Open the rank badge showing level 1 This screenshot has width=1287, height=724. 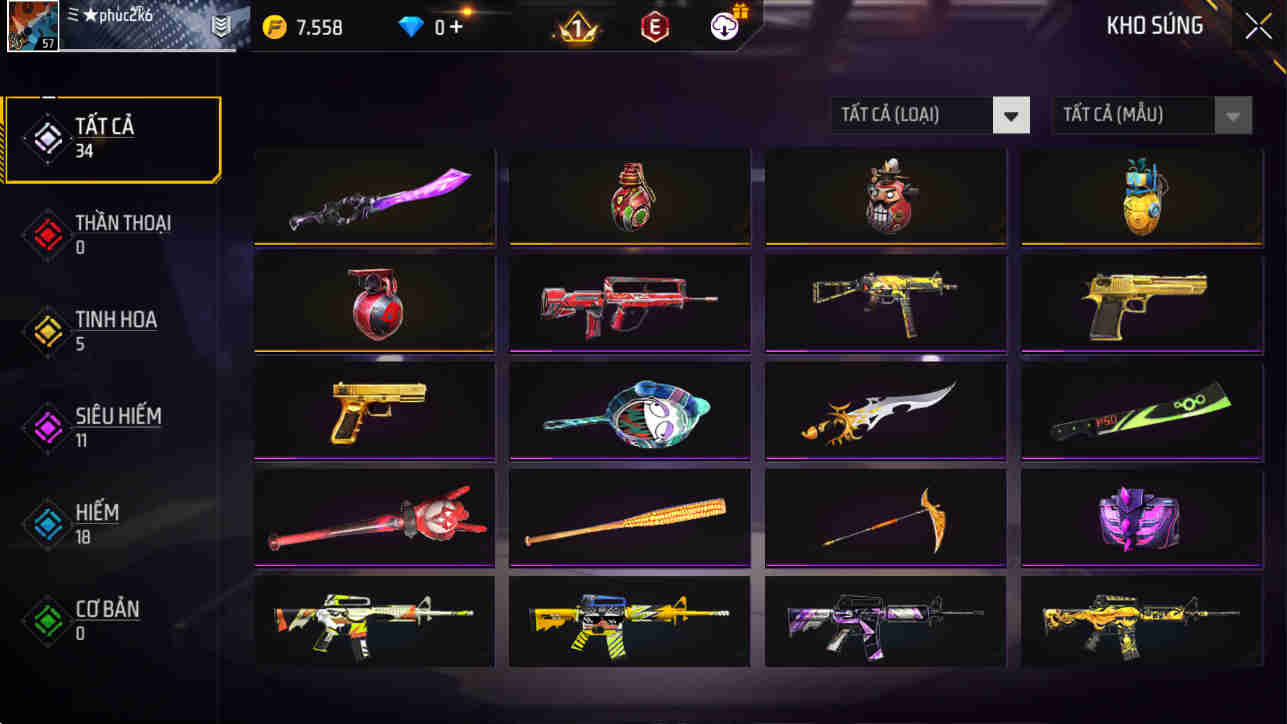578,27
